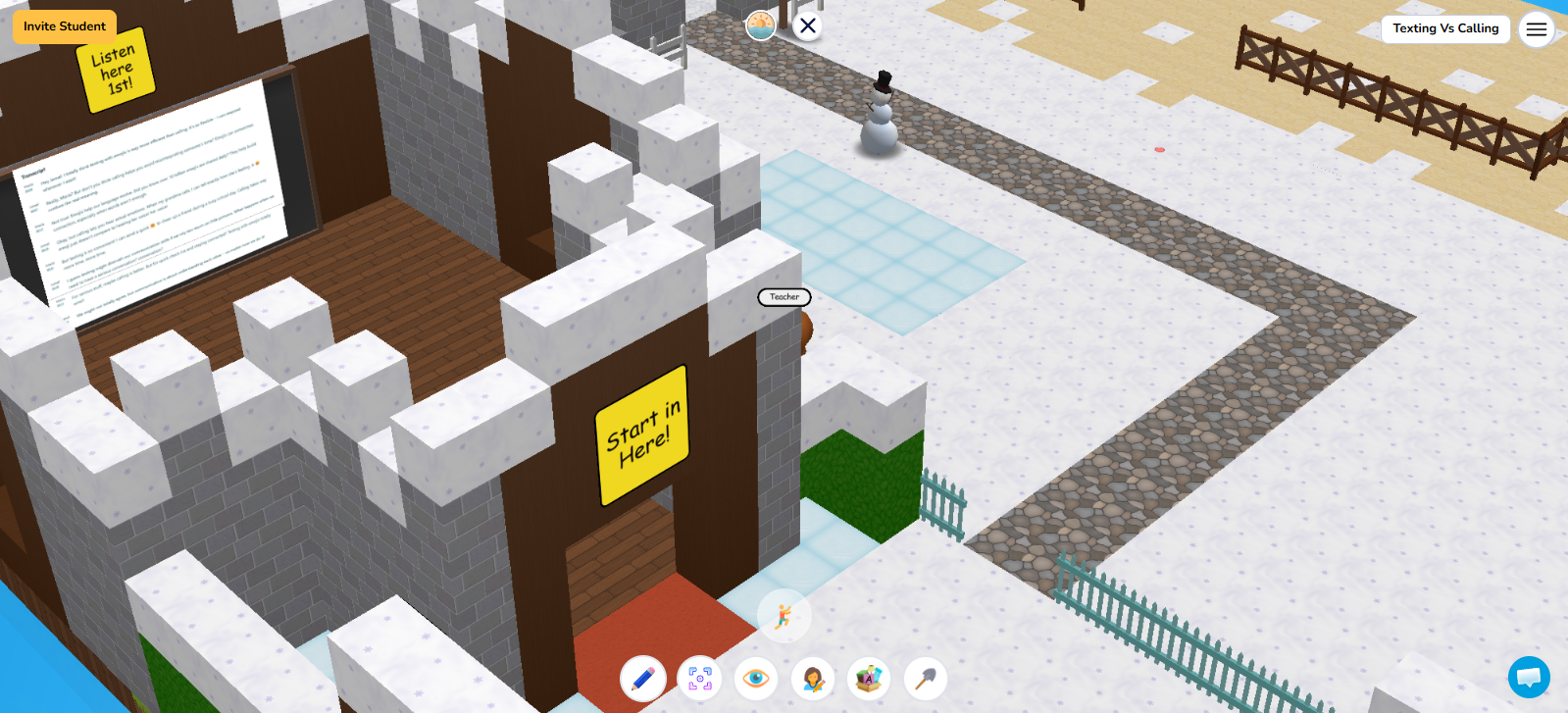Open the toy box asset library

(868, 678)
